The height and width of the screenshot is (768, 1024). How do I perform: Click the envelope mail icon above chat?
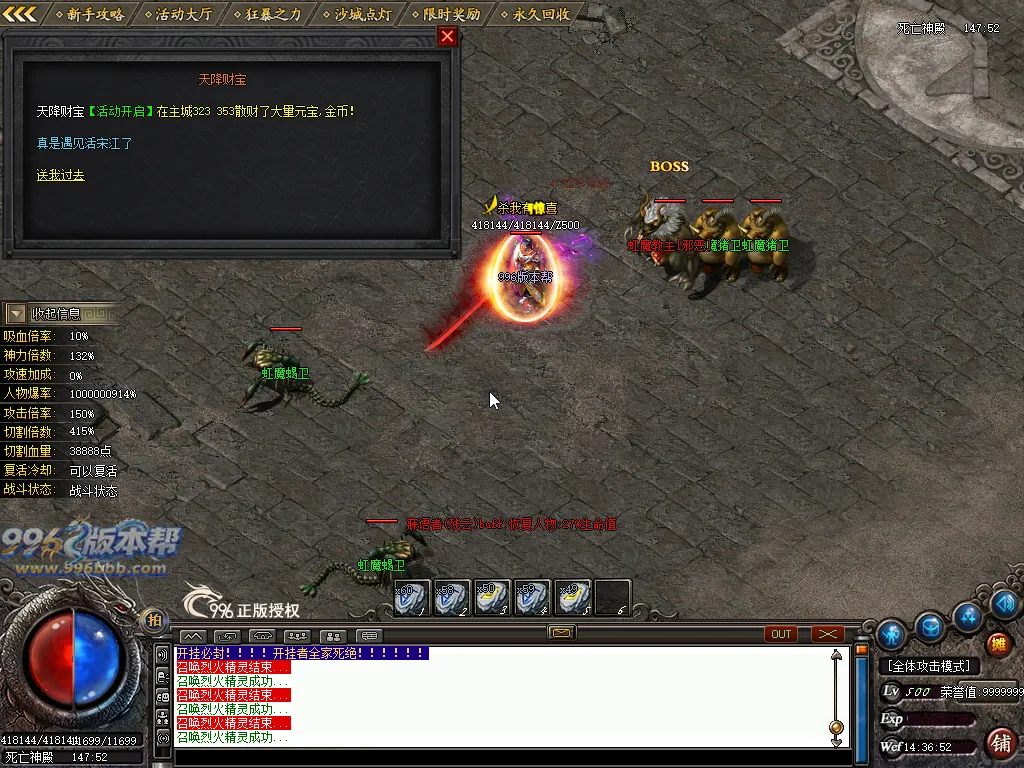click(x=561, y=632)
